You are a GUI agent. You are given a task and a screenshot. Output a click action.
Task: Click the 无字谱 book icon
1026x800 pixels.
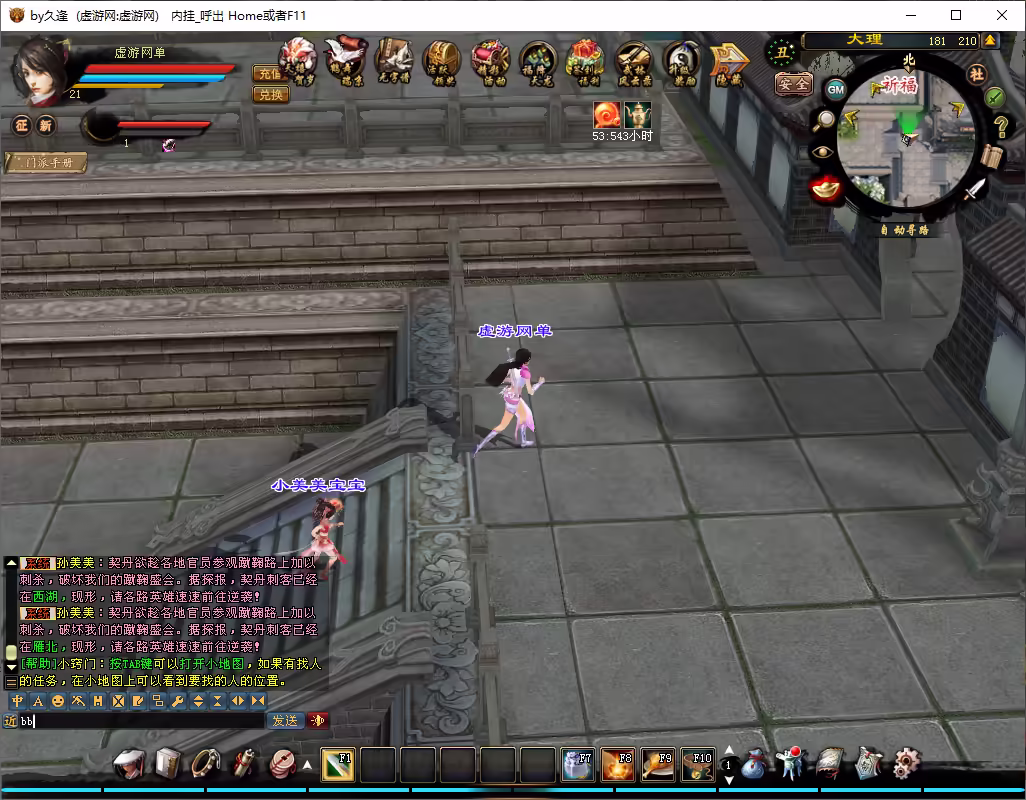click(x=393, y=62)
